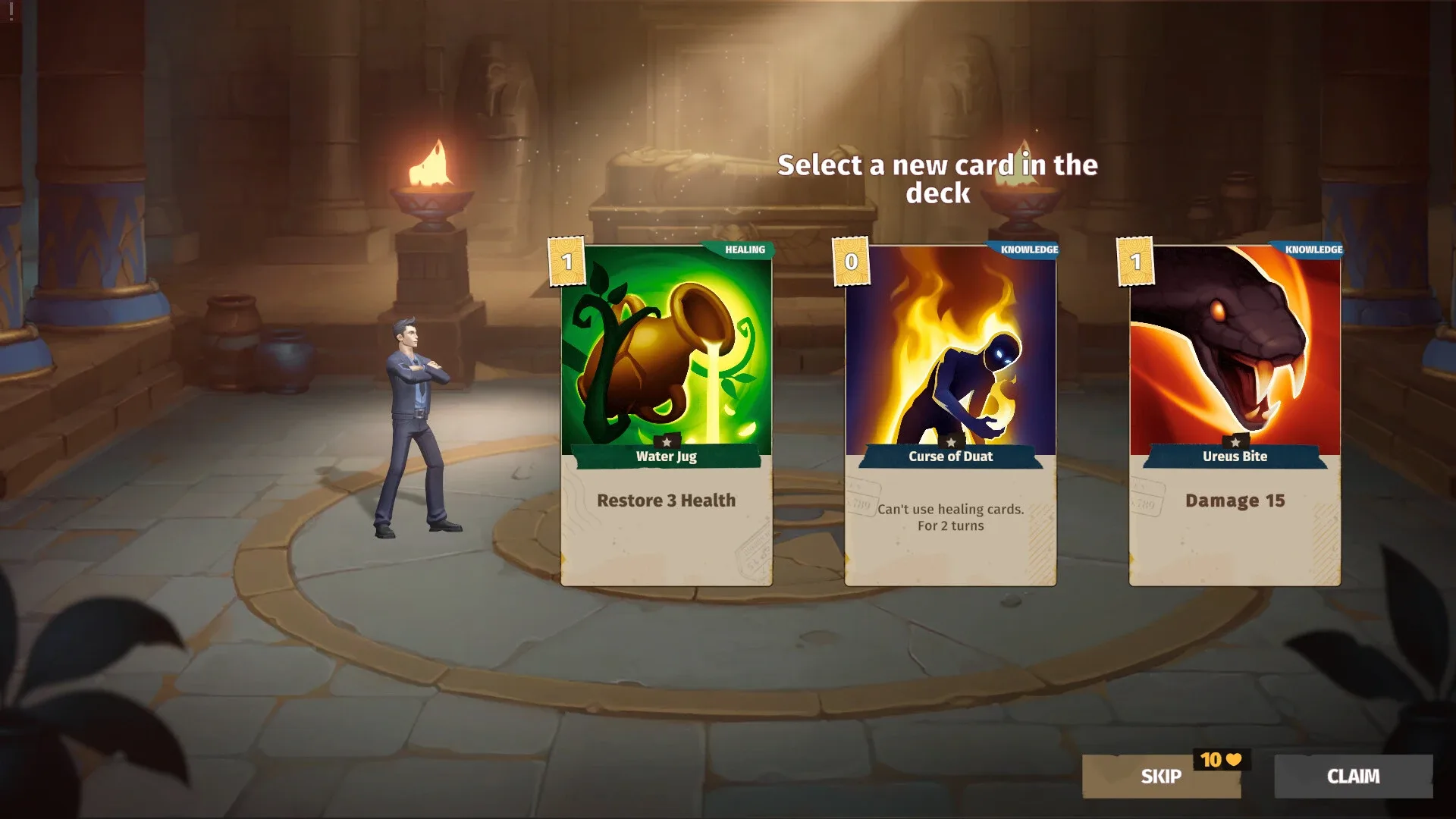Viewport: 1456px width, 819px height.
Task: Click the Water Jug name banner
Action: [x=665, y=457]
